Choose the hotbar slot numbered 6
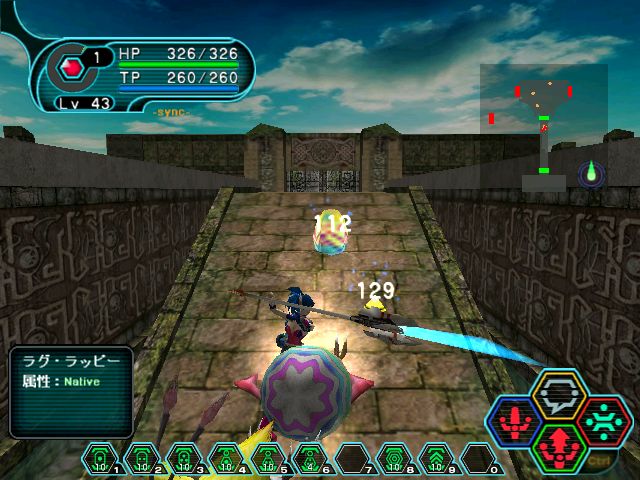Viewport: 640px width, 480px height. point(309,460)
